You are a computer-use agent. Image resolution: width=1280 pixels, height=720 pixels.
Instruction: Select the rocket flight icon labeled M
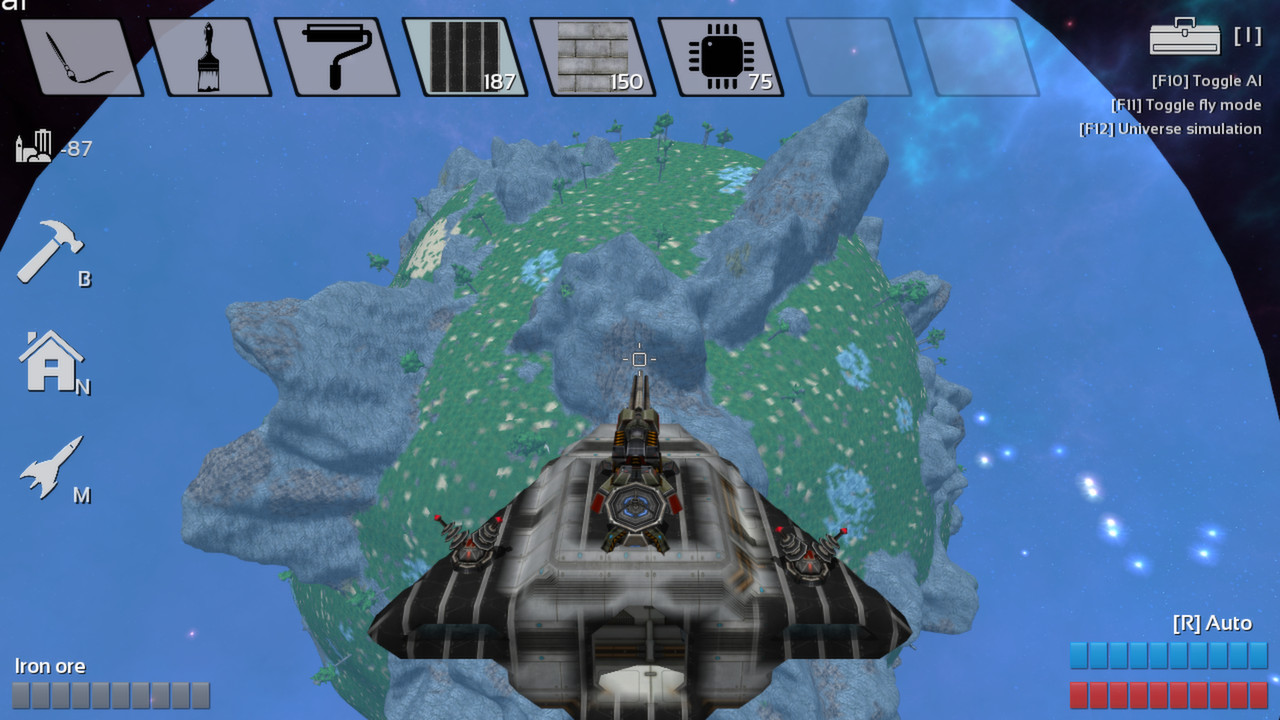[50, 467]
